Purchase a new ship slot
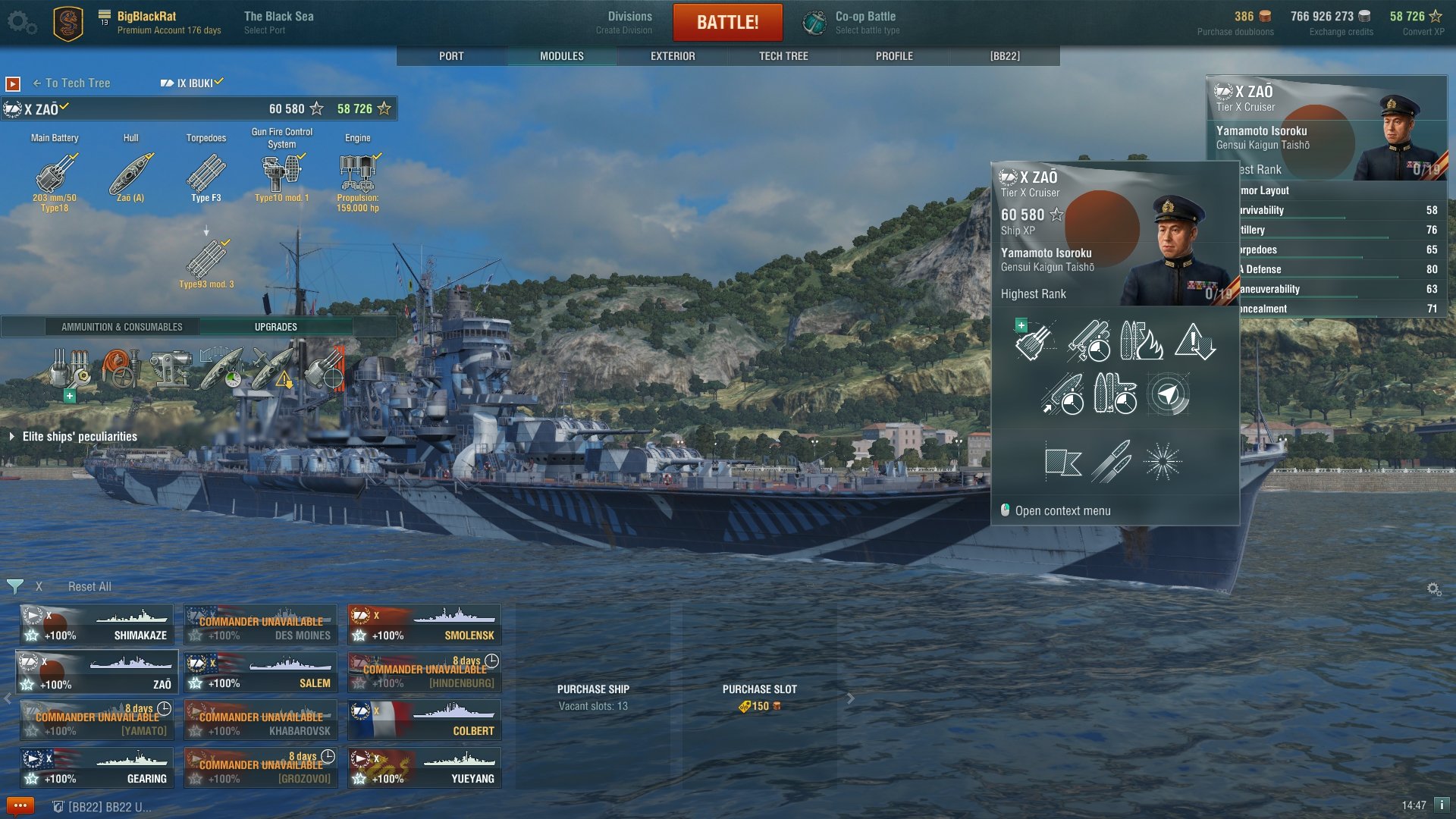Viewport: 1456px width, 819px height. coord(759,698)
